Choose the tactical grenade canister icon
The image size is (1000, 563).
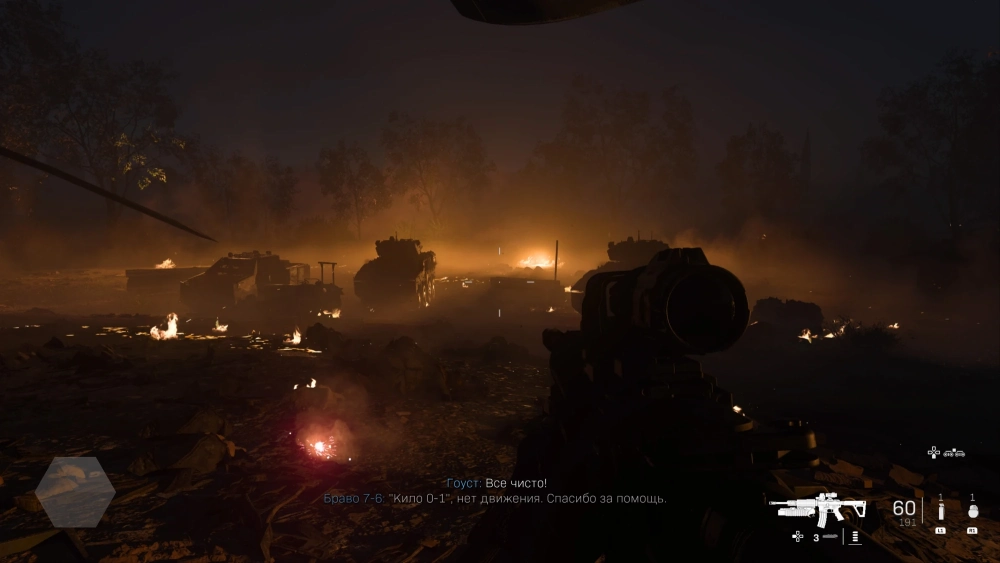coord(940,510)
